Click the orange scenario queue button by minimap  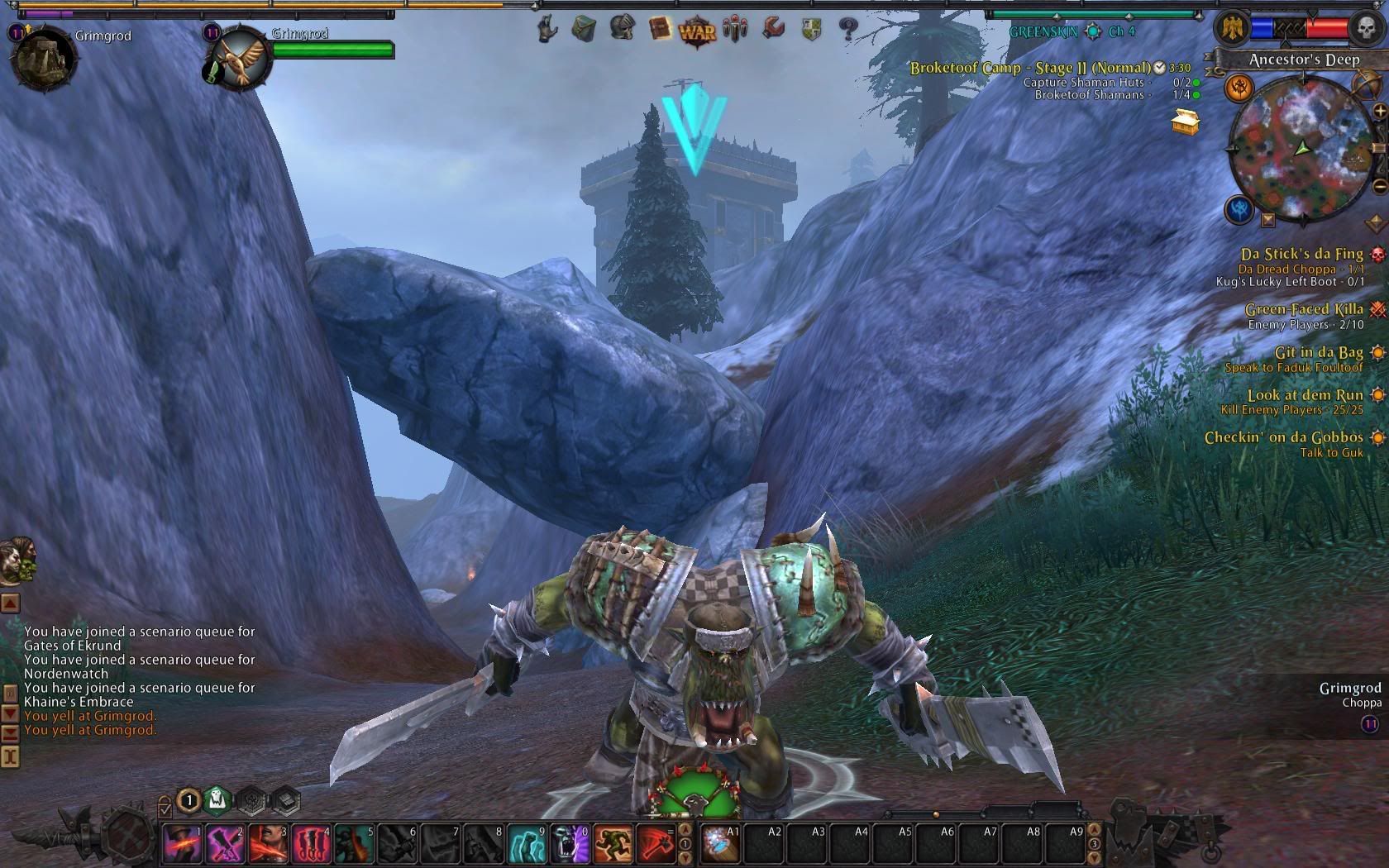point(1239,87)
